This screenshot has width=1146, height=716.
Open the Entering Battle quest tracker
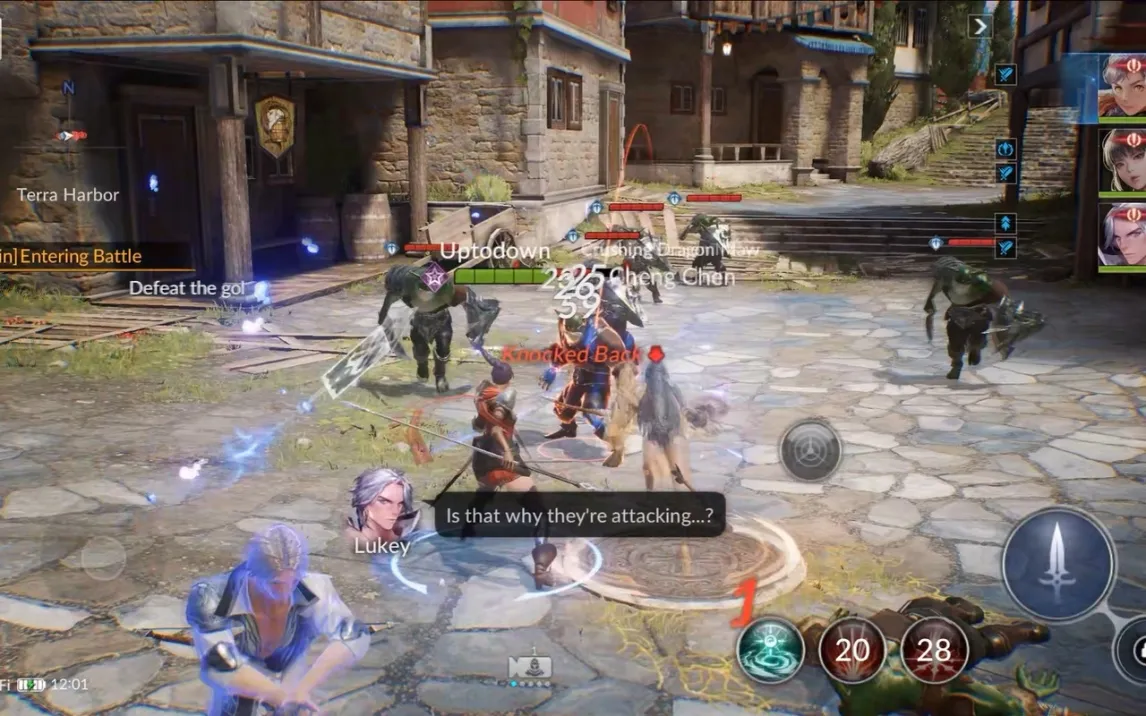click(x=90, y=256)
